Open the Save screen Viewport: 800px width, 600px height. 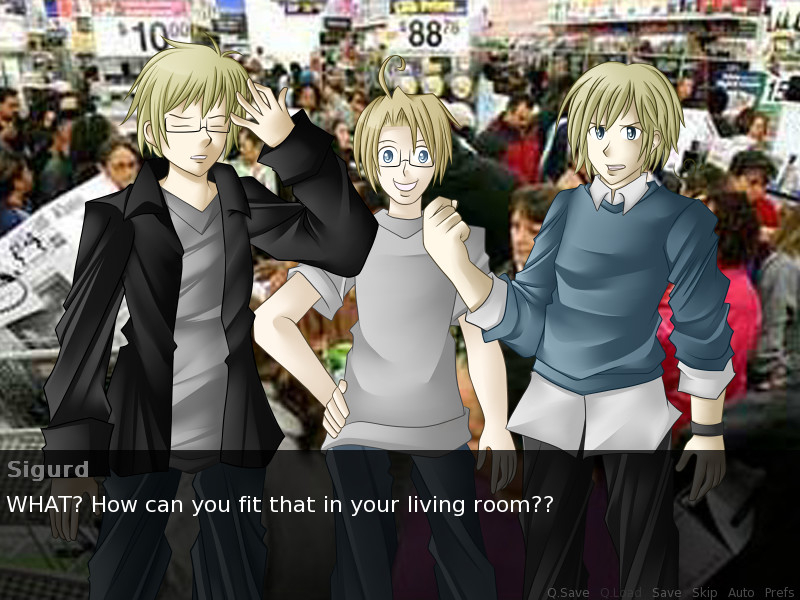point(666,593)
